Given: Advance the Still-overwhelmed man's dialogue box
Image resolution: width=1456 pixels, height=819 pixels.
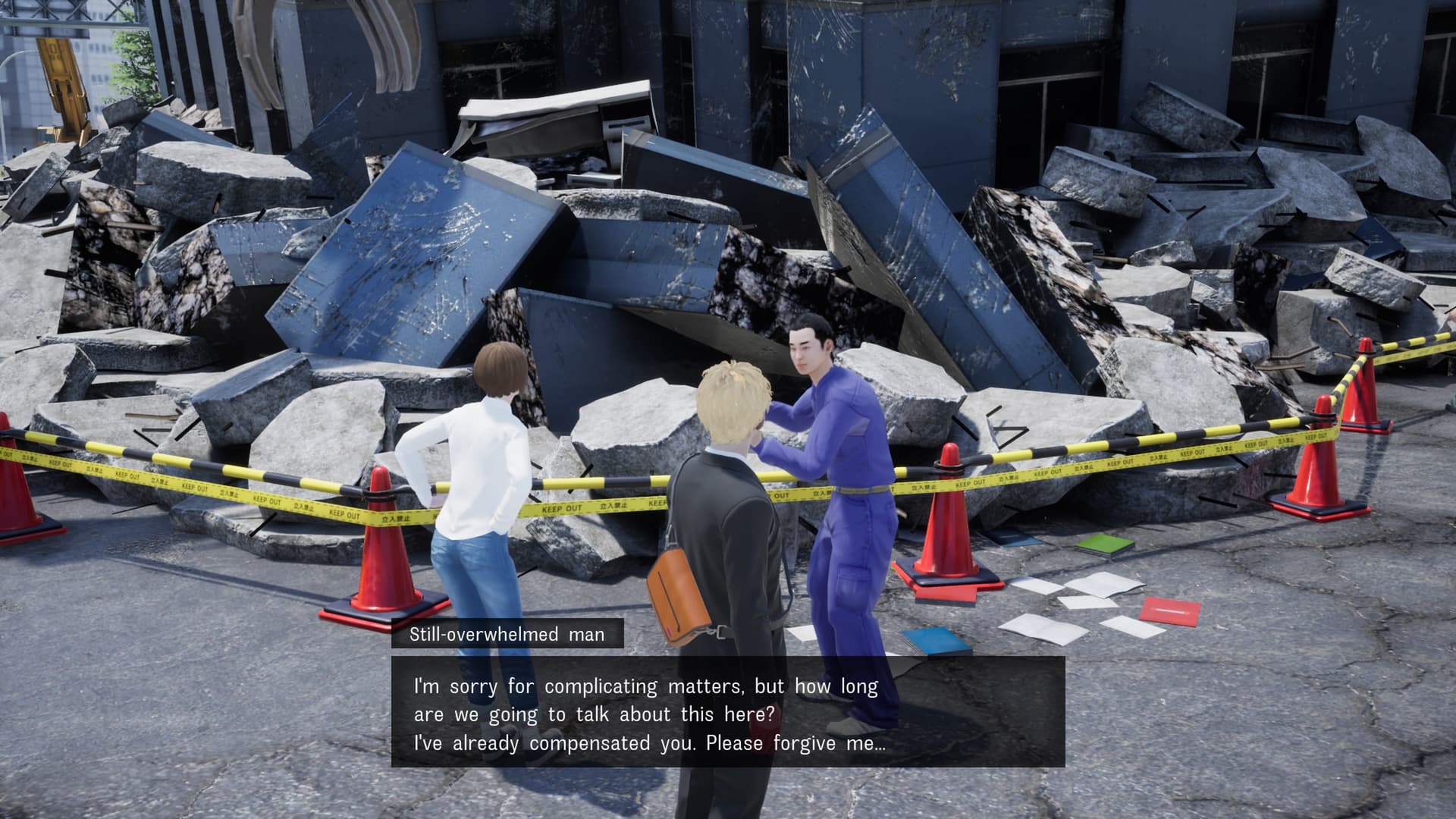Looking at the screenshot, I should point(727,713).
